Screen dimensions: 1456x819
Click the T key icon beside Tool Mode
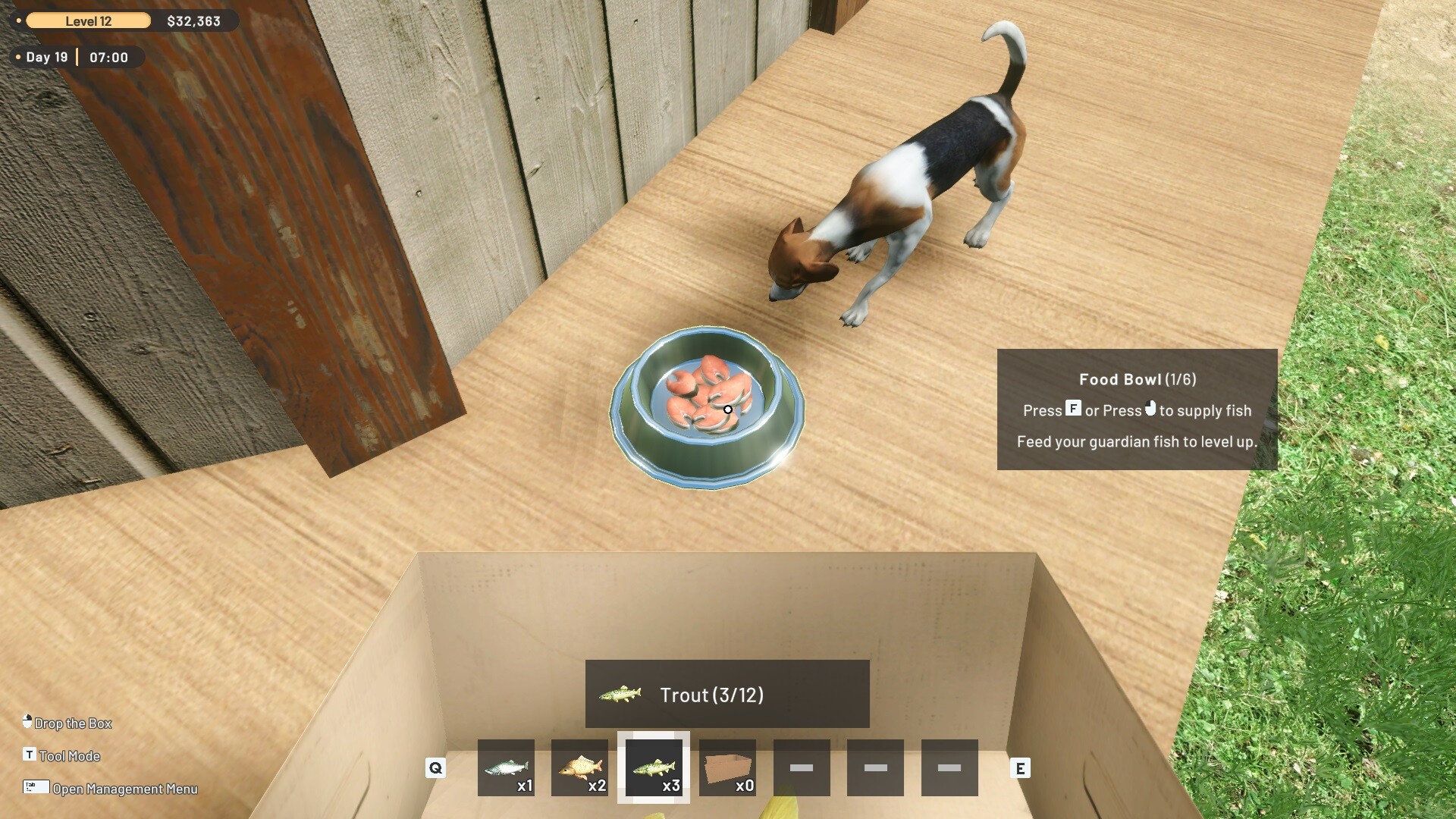[29, 755]
